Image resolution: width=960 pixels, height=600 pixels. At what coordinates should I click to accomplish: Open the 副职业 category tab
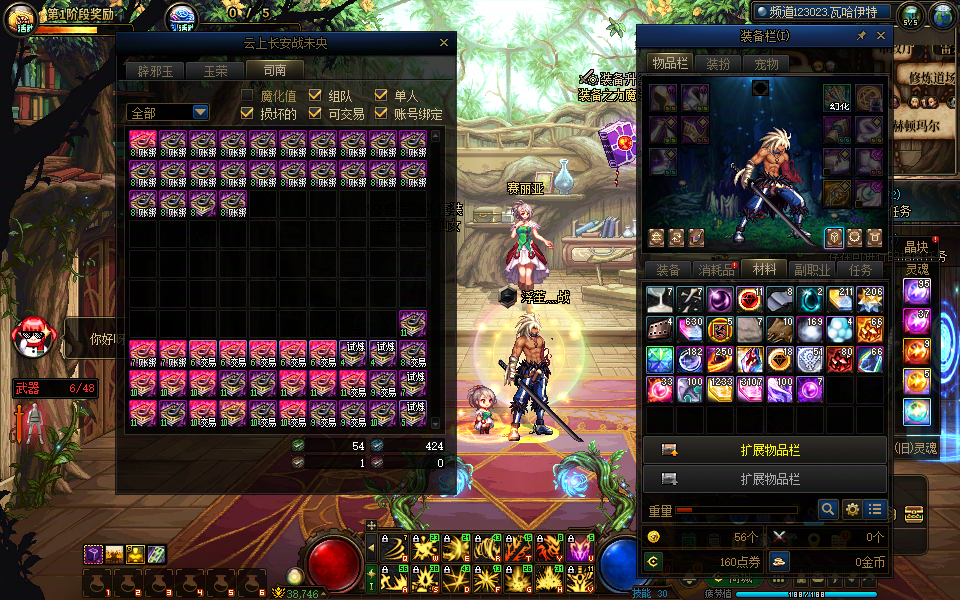coord(812,269)
